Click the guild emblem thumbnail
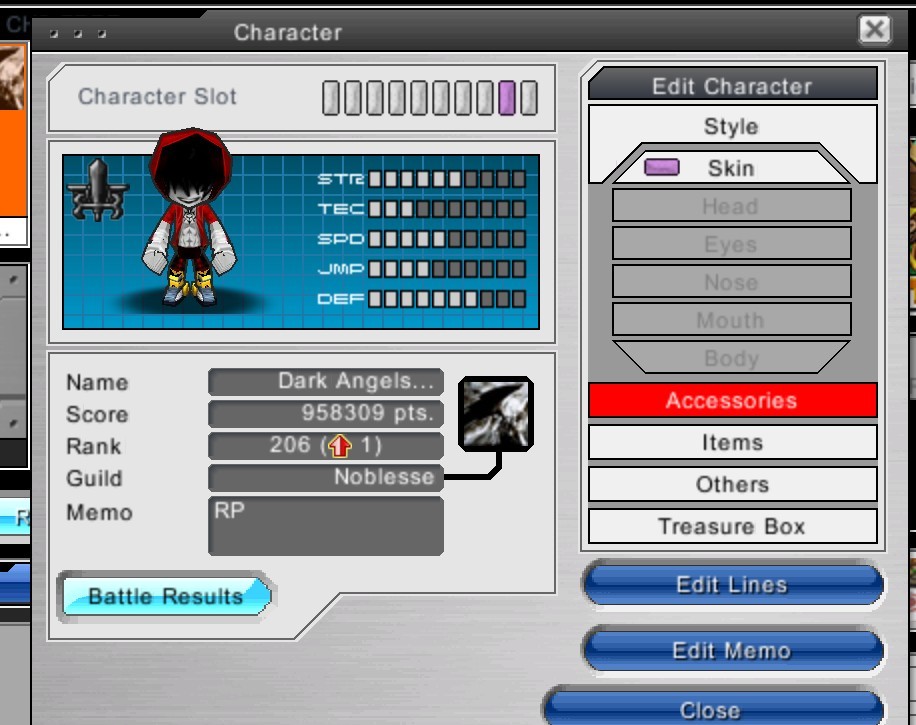This screenshot has height=725, width=916. (x=494, y=412)
